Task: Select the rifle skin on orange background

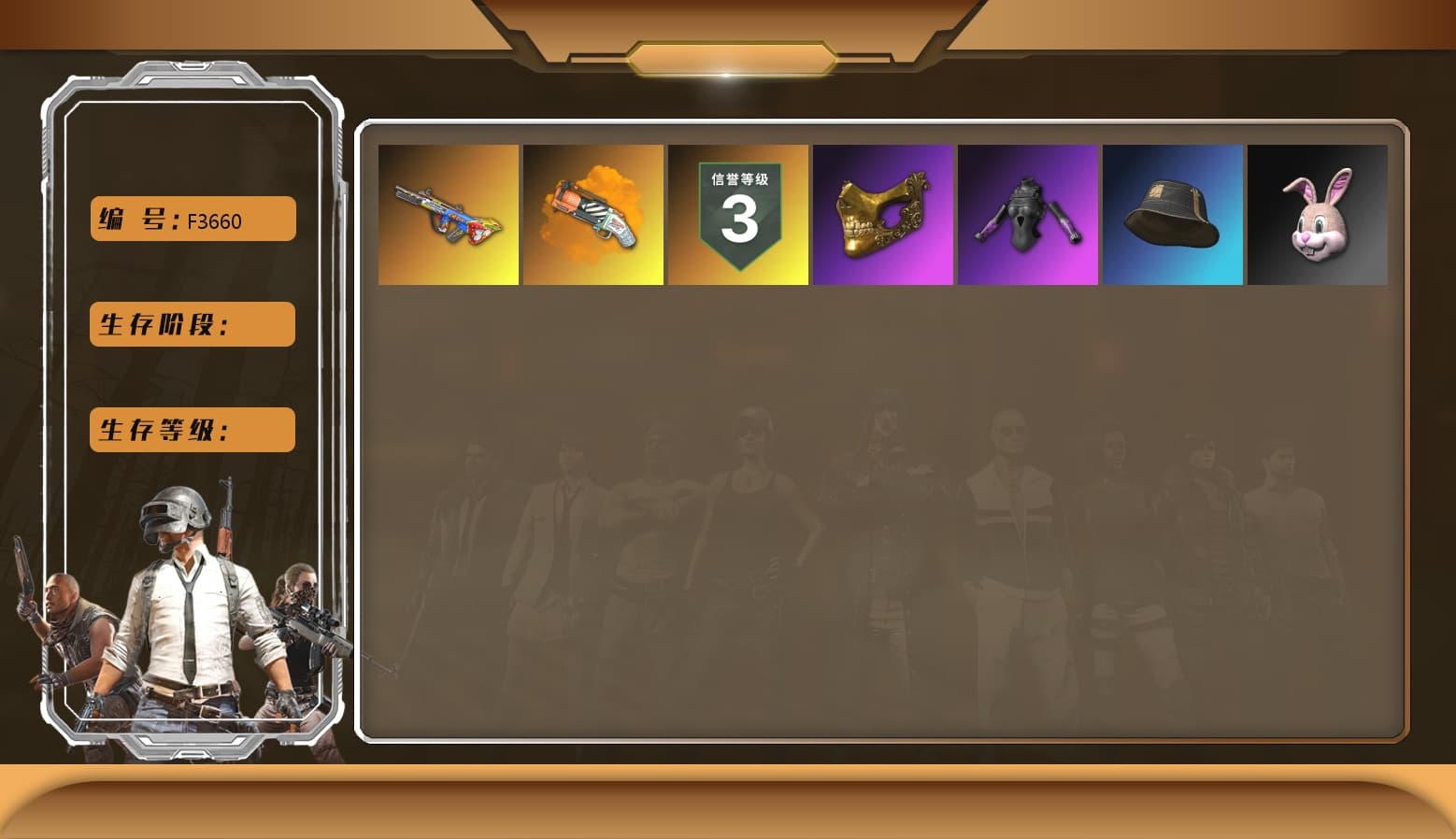Action: [448, 214]
